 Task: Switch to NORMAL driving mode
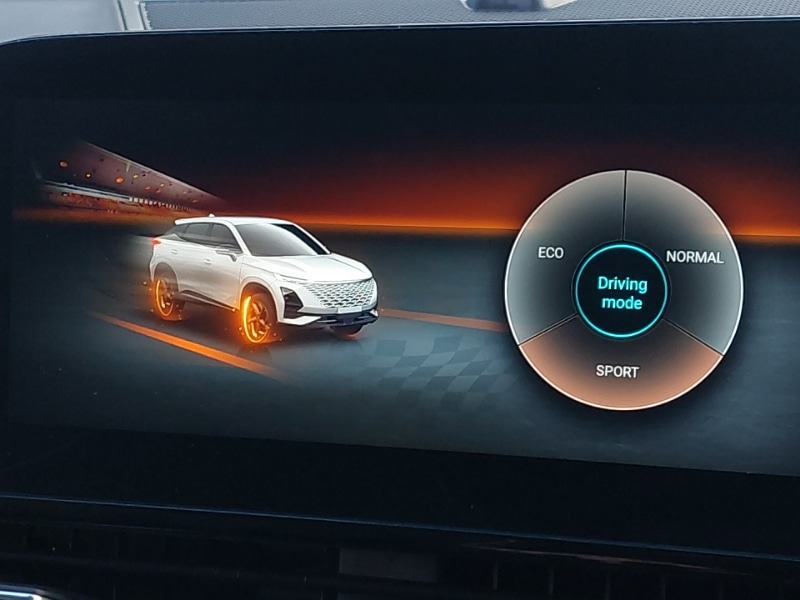[693, 257]
